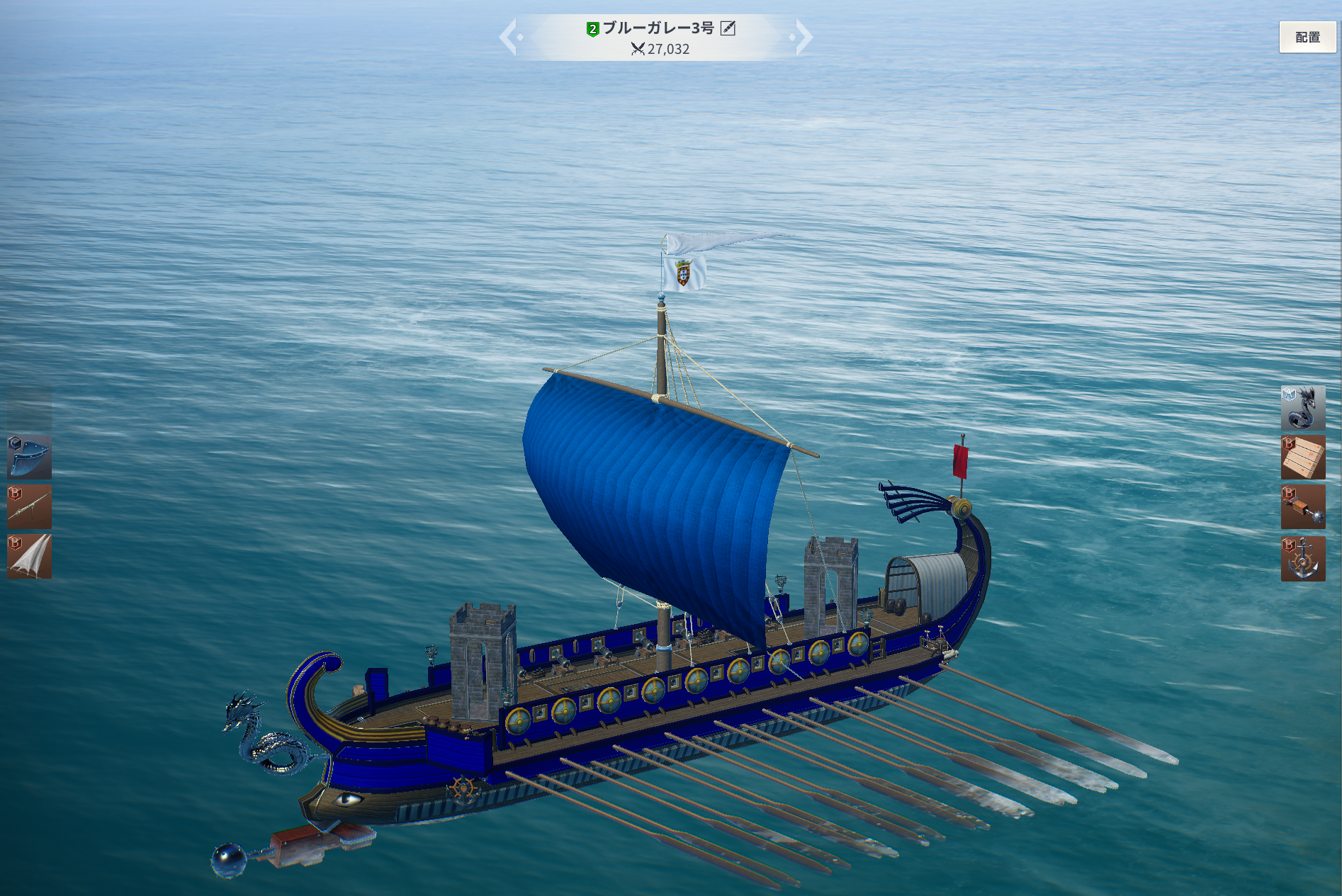Switch to the next ship with right arrow
The height and width of the screenshot is (896, 1342).
pos(803,38)
